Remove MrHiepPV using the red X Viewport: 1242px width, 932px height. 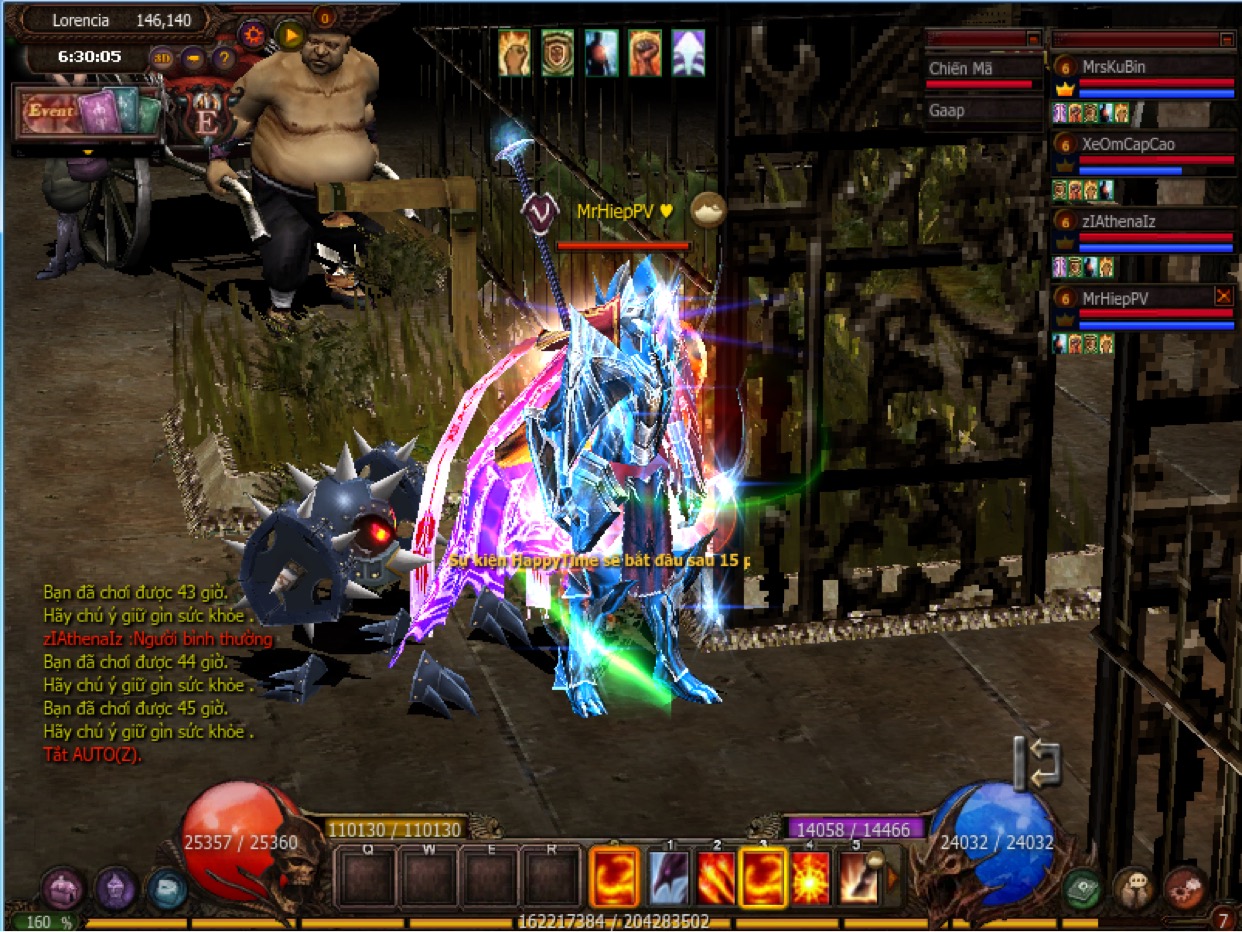1223,296
